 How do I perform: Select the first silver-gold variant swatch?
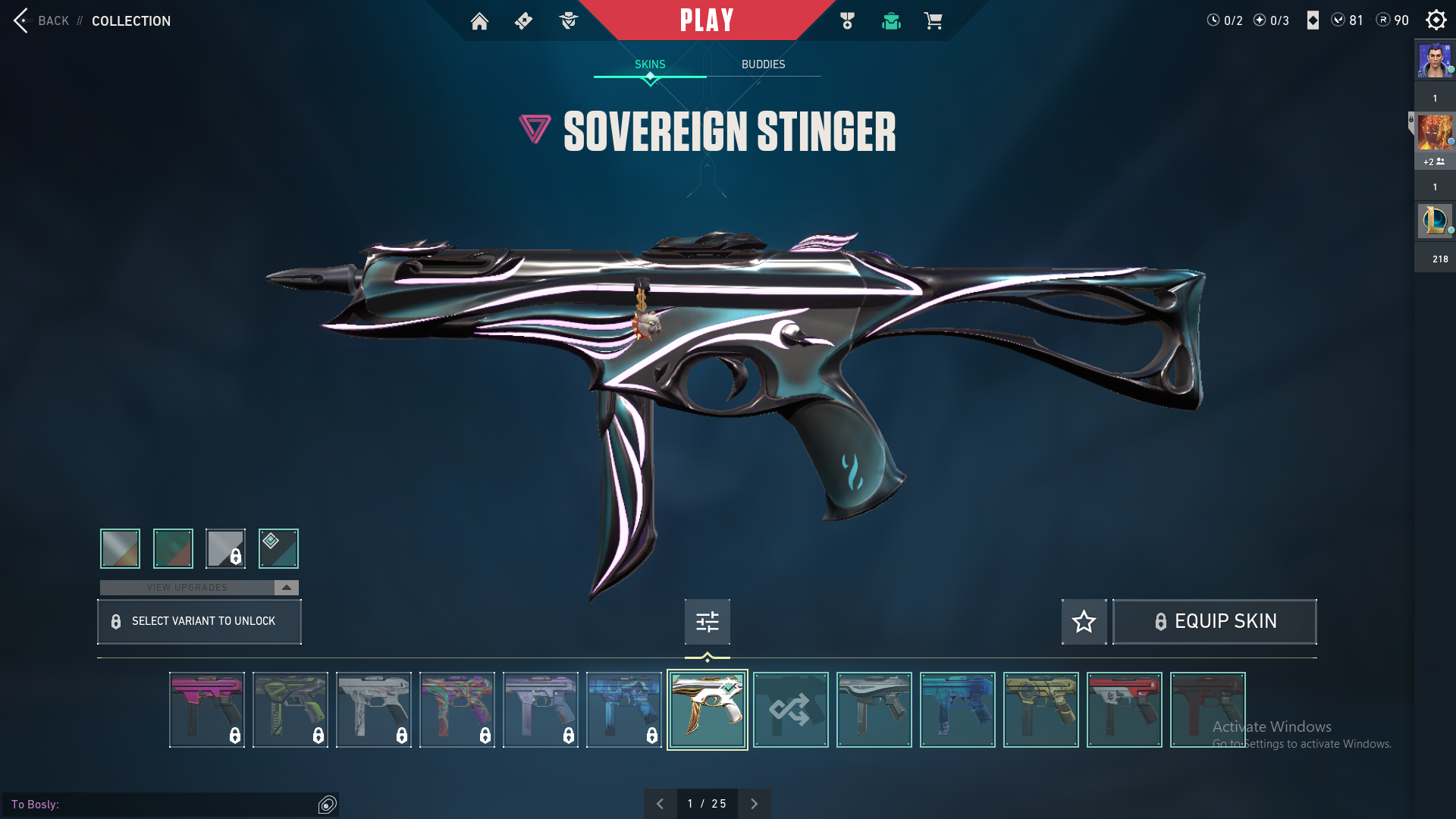(121, 548)
